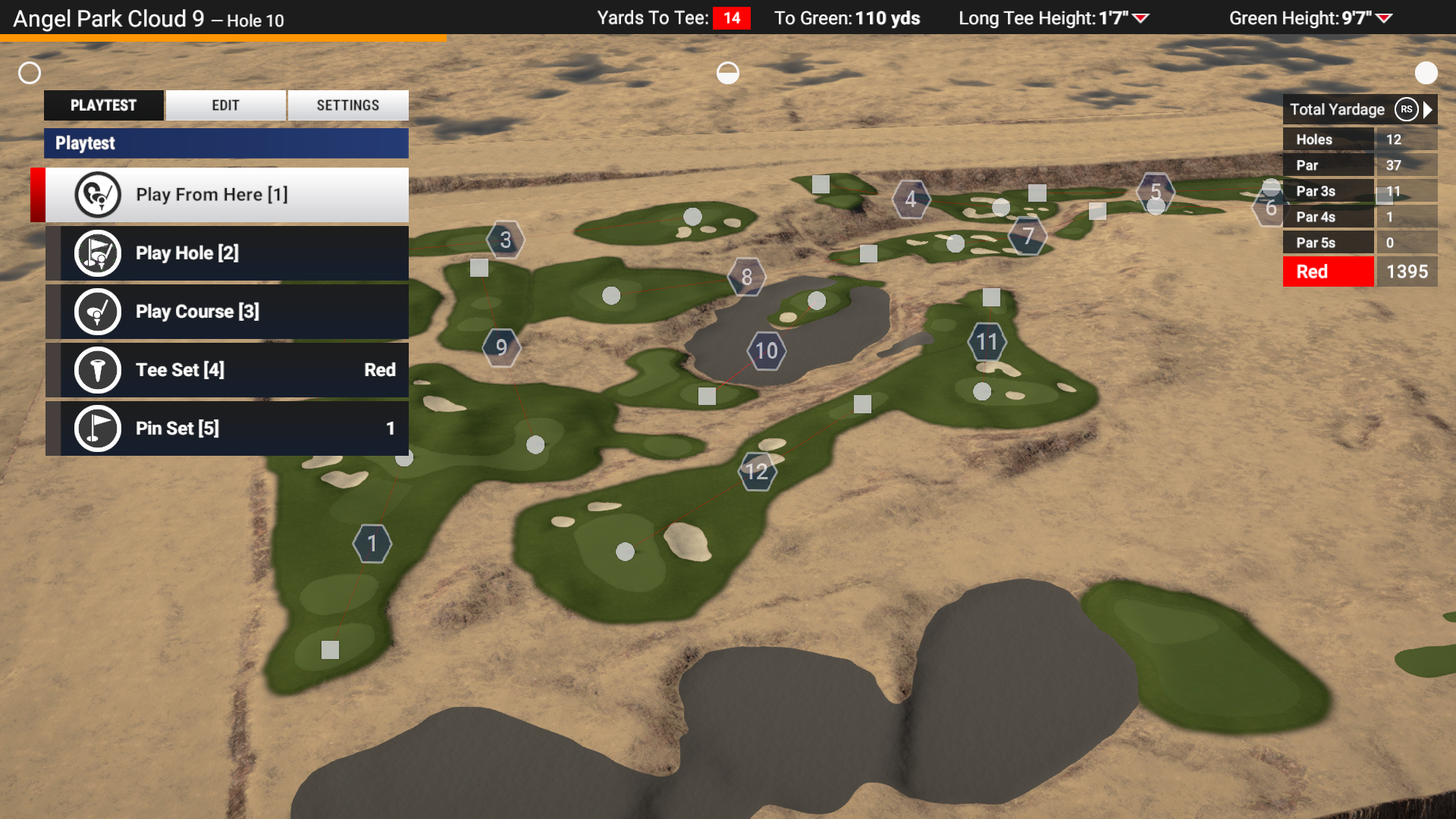
Task: Open the Green Height dropdown
Action: [x=1384, y=18]
